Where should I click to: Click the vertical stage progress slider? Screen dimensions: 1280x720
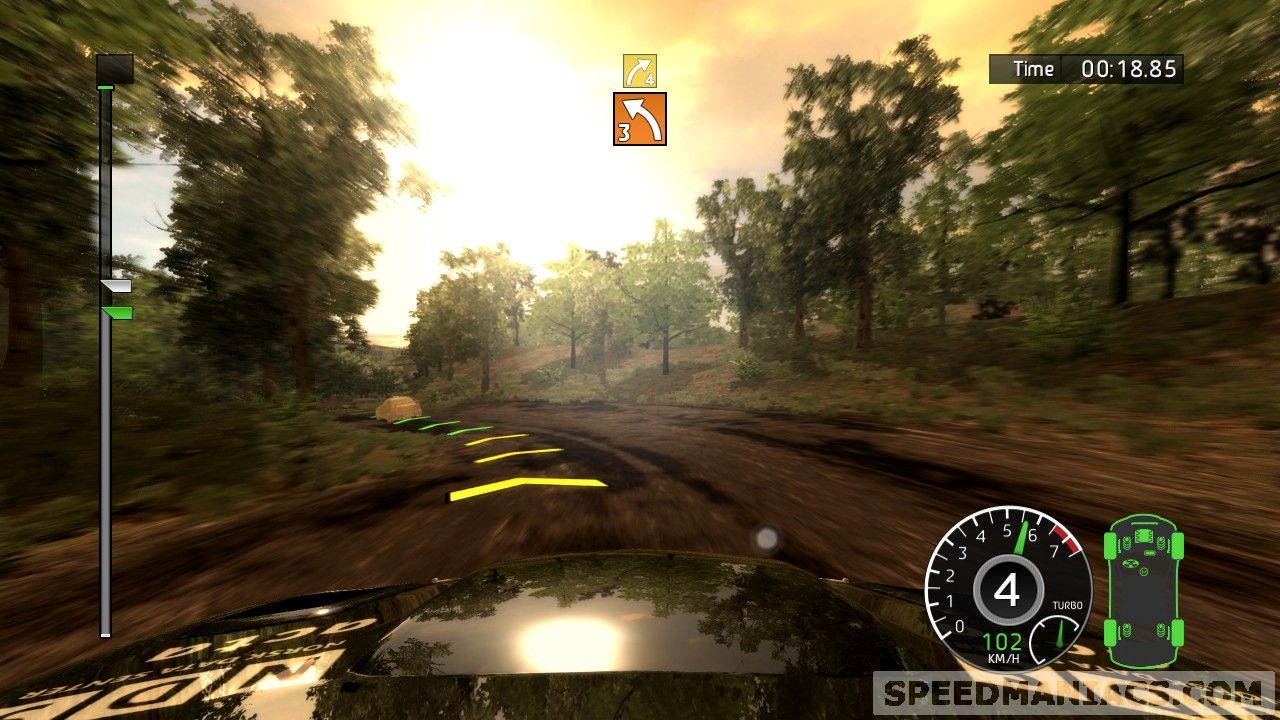(106, 400)
